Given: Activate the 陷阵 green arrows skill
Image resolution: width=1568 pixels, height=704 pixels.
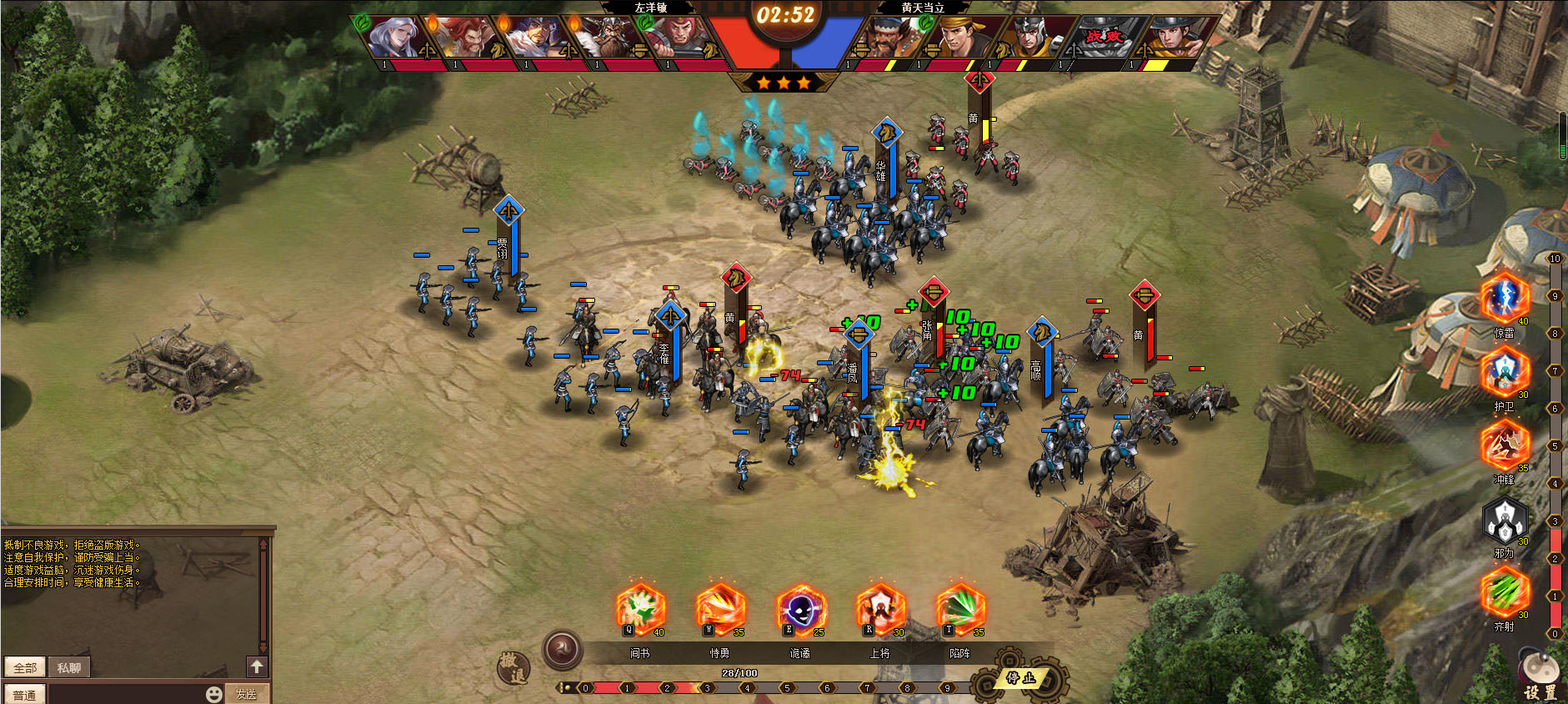Looking at the screenshot, I should pos(960,609).
